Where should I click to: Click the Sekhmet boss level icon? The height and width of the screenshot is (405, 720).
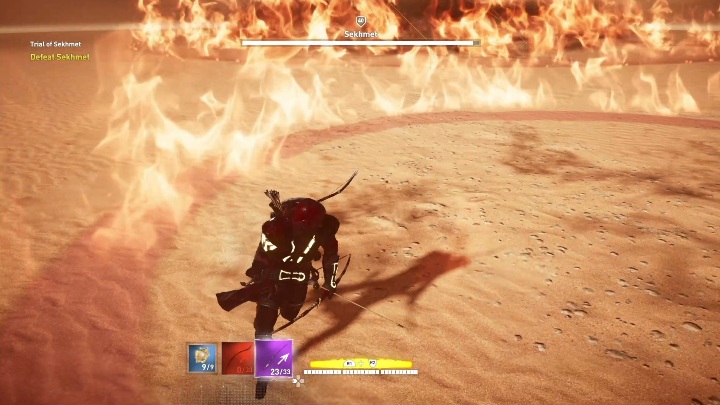click(x=360, y=20)
